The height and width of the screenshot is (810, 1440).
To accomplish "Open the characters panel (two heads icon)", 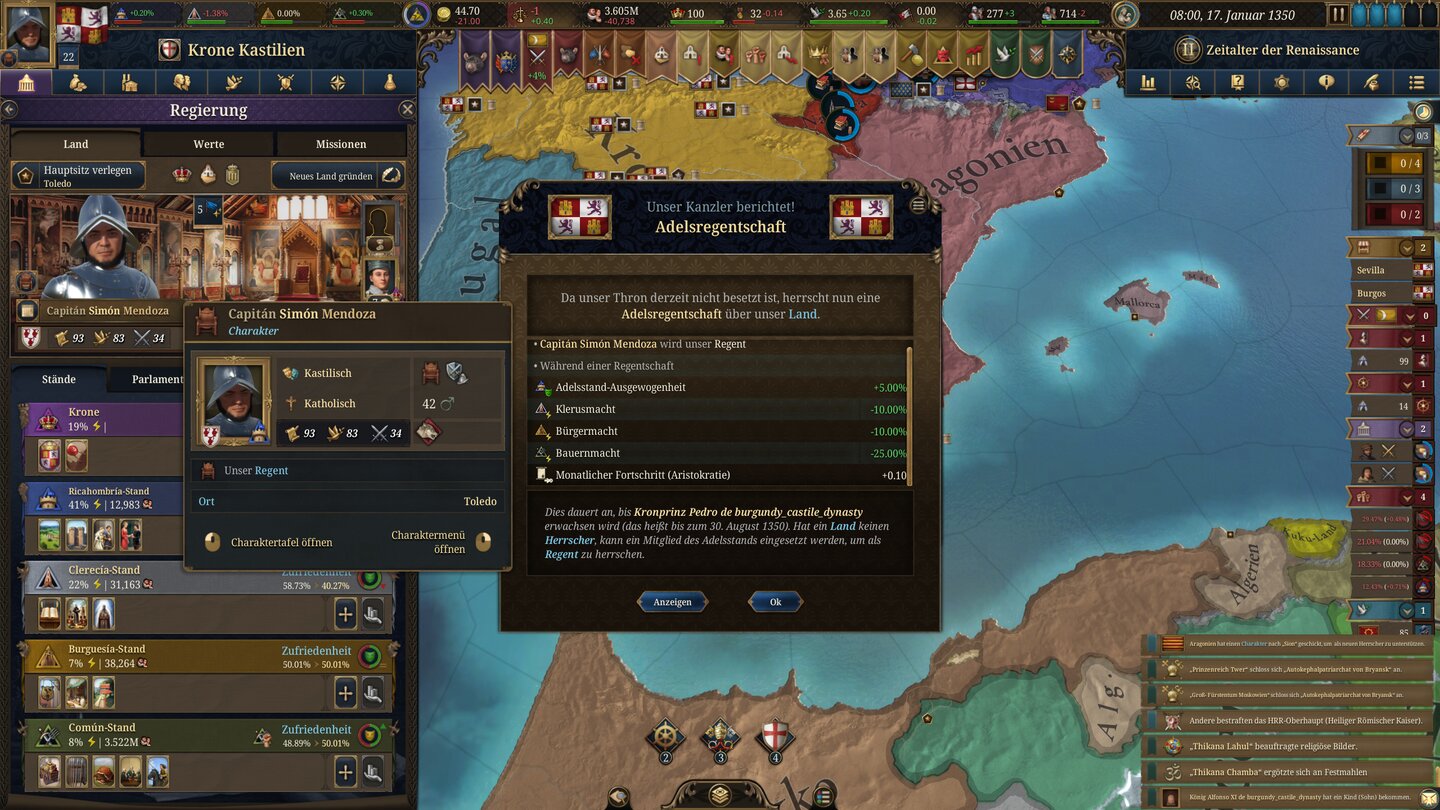I will pyautogui.click(x=182, y=83).
